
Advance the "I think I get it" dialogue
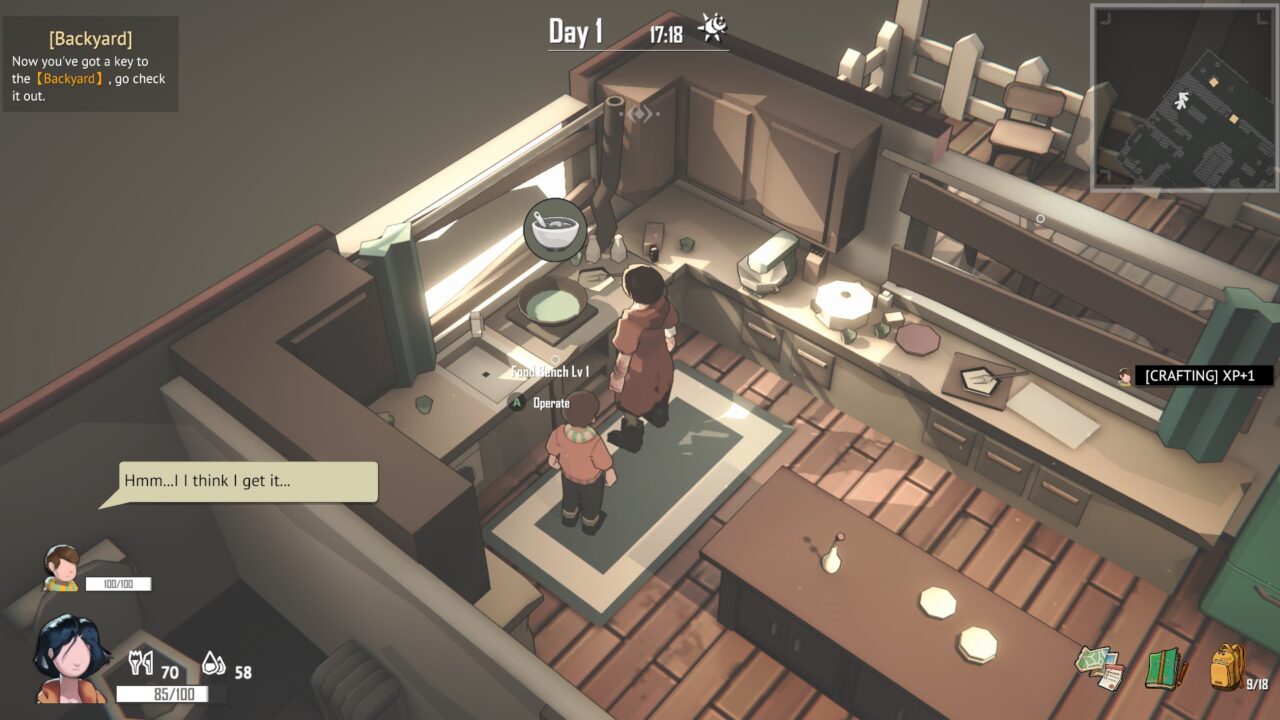(x=248, y=481)
